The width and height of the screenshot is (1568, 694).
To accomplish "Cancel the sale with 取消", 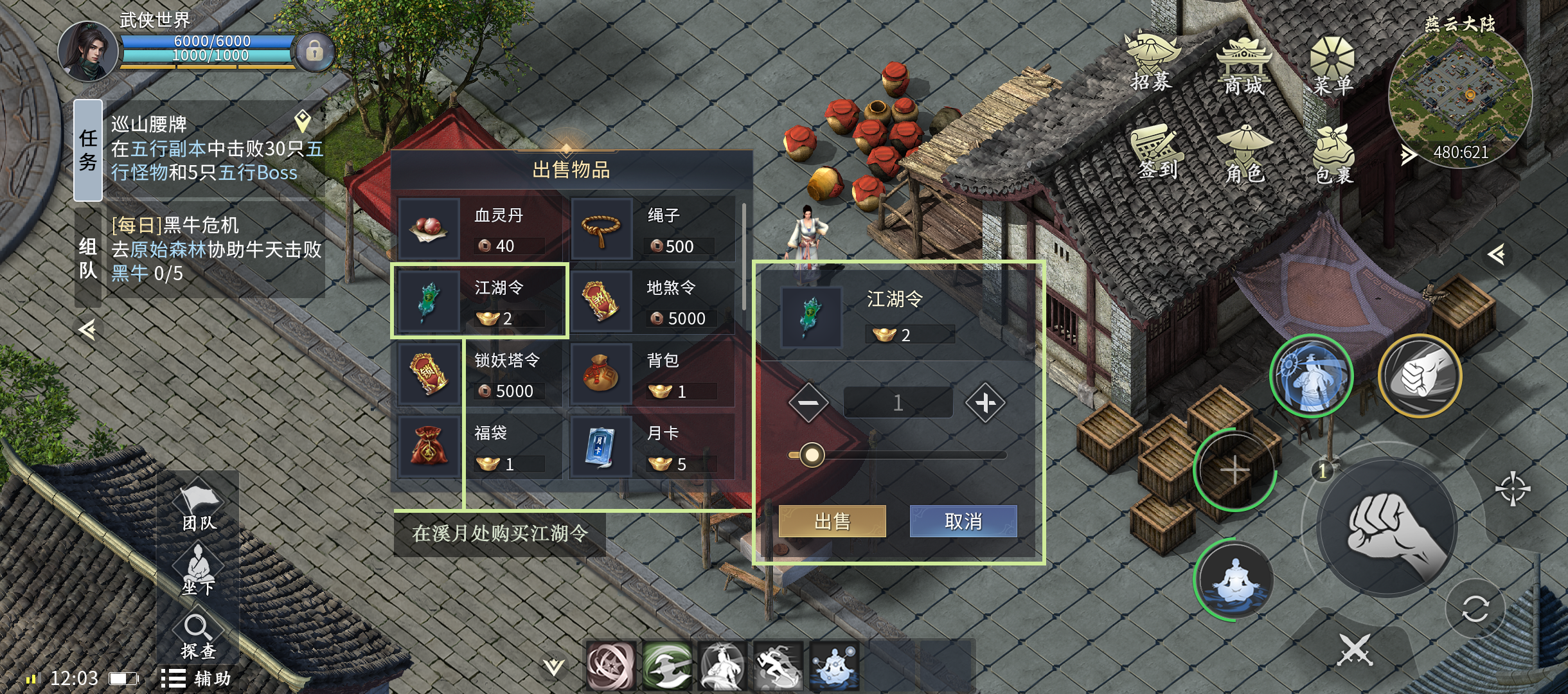I will click(x=963, y=521).
